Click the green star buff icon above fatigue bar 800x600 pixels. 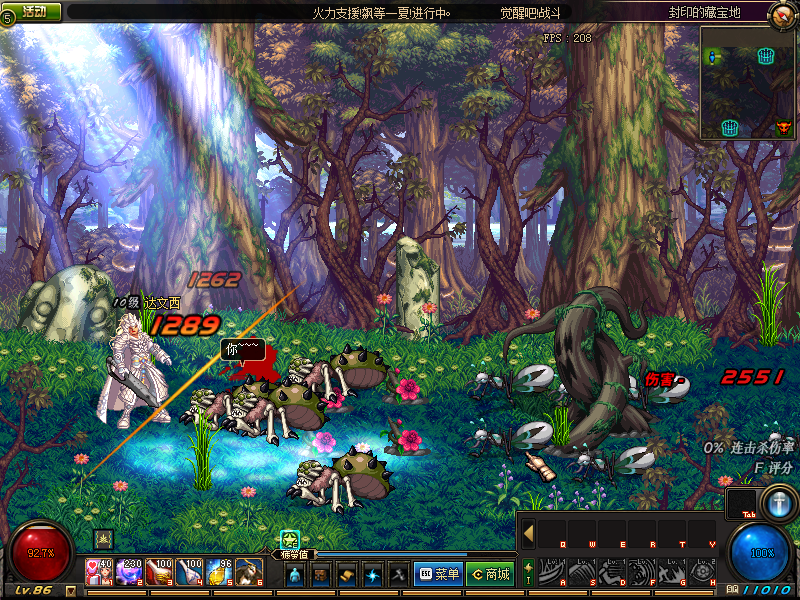pos(290,540)
